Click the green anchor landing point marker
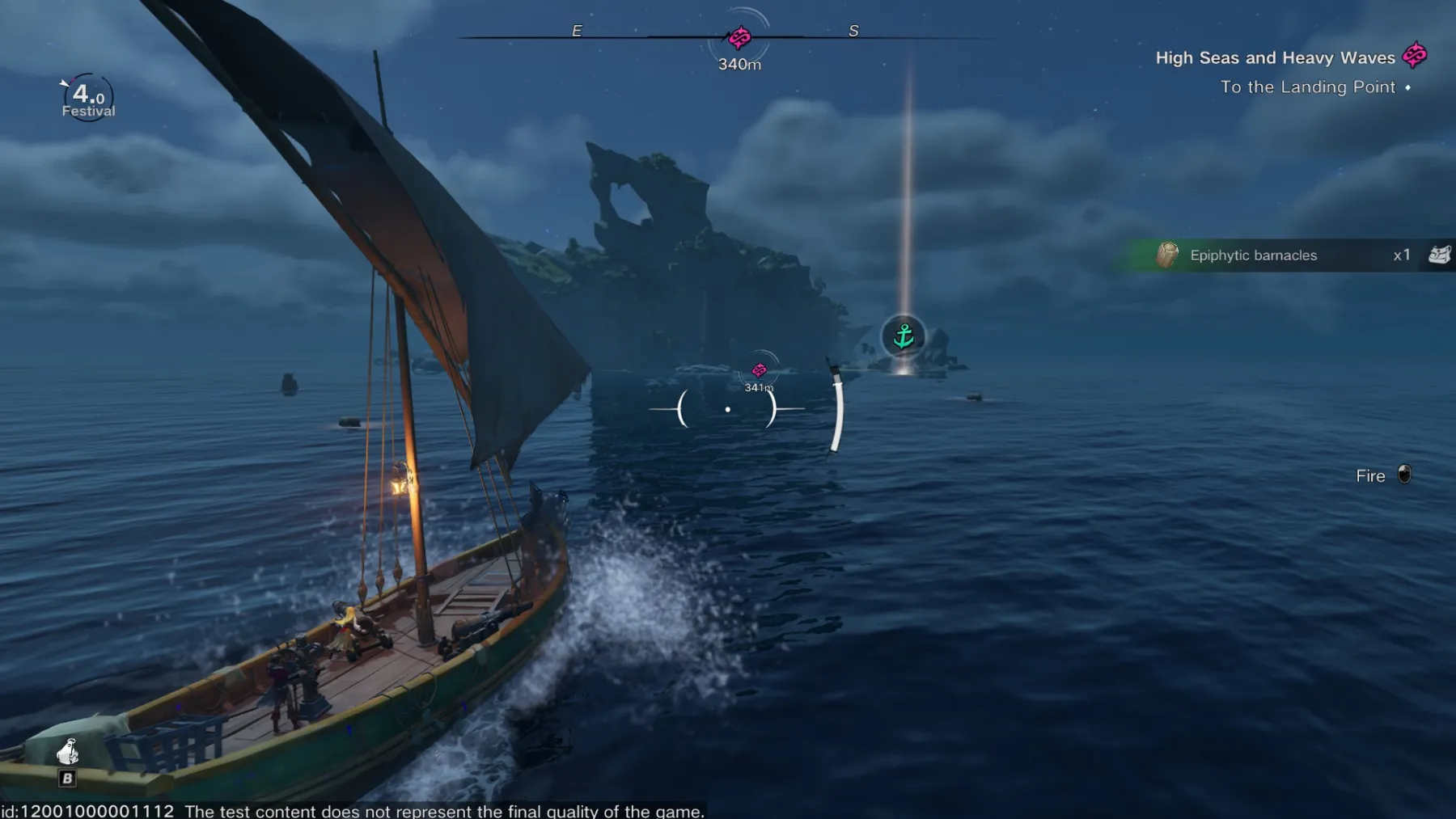This screenshot has width=1456, height=819. tap(903, 336)
